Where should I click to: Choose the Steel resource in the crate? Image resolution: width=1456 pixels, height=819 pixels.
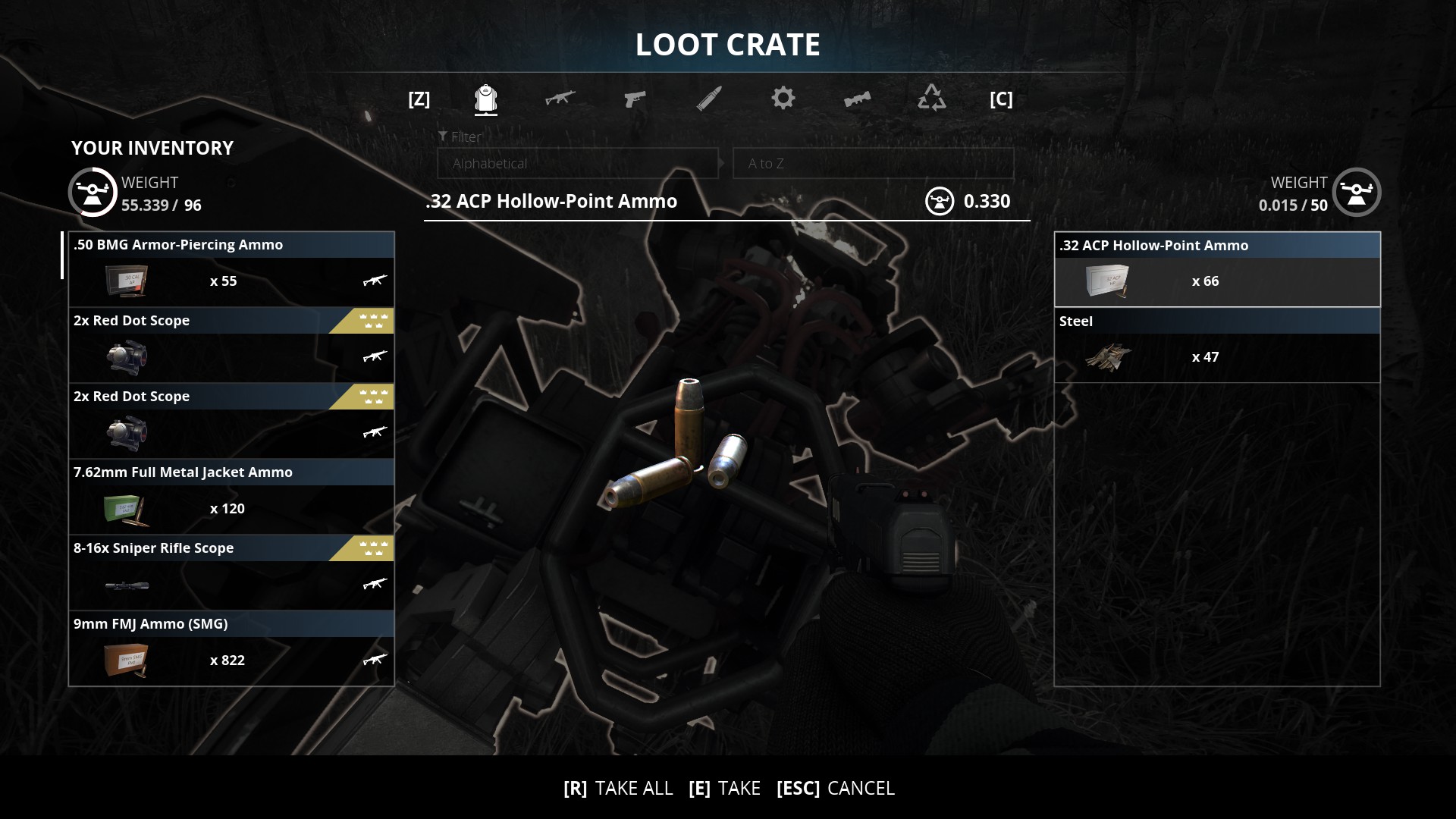(1217, 345)
